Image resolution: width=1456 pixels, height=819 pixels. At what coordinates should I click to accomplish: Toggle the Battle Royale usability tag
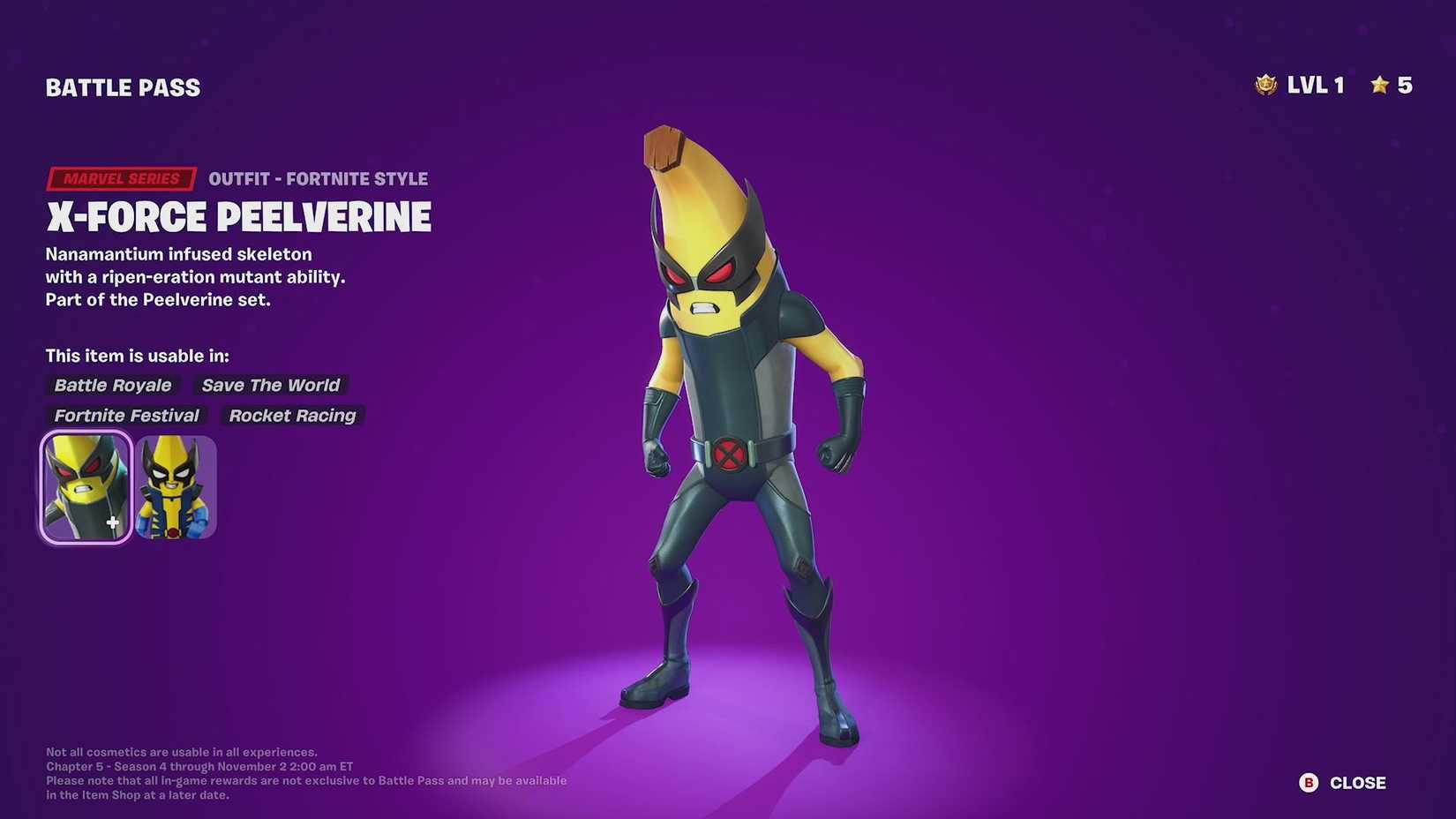click(112, 385)
